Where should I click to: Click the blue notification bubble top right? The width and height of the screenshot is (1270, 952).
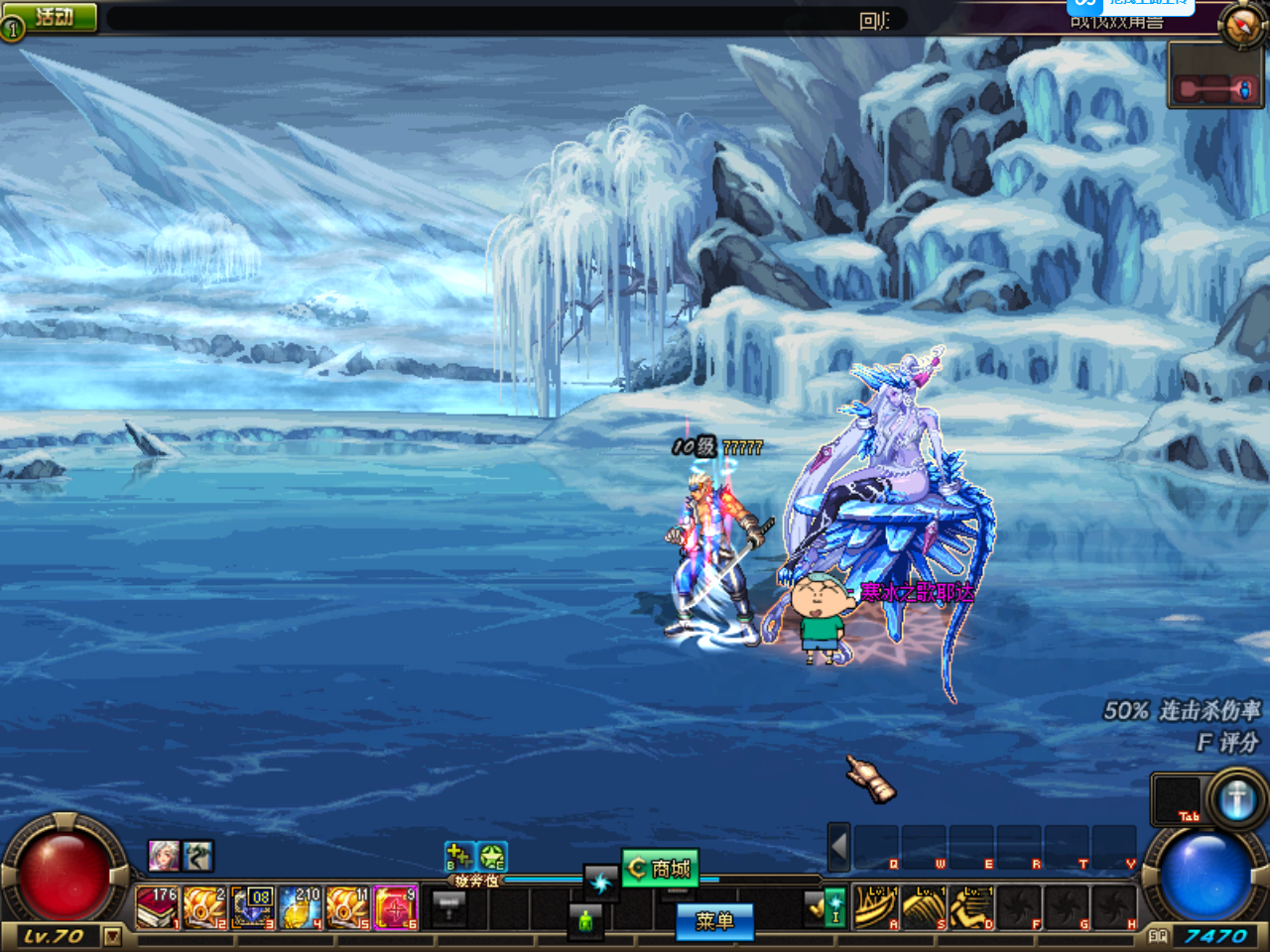coord(1131,8)
